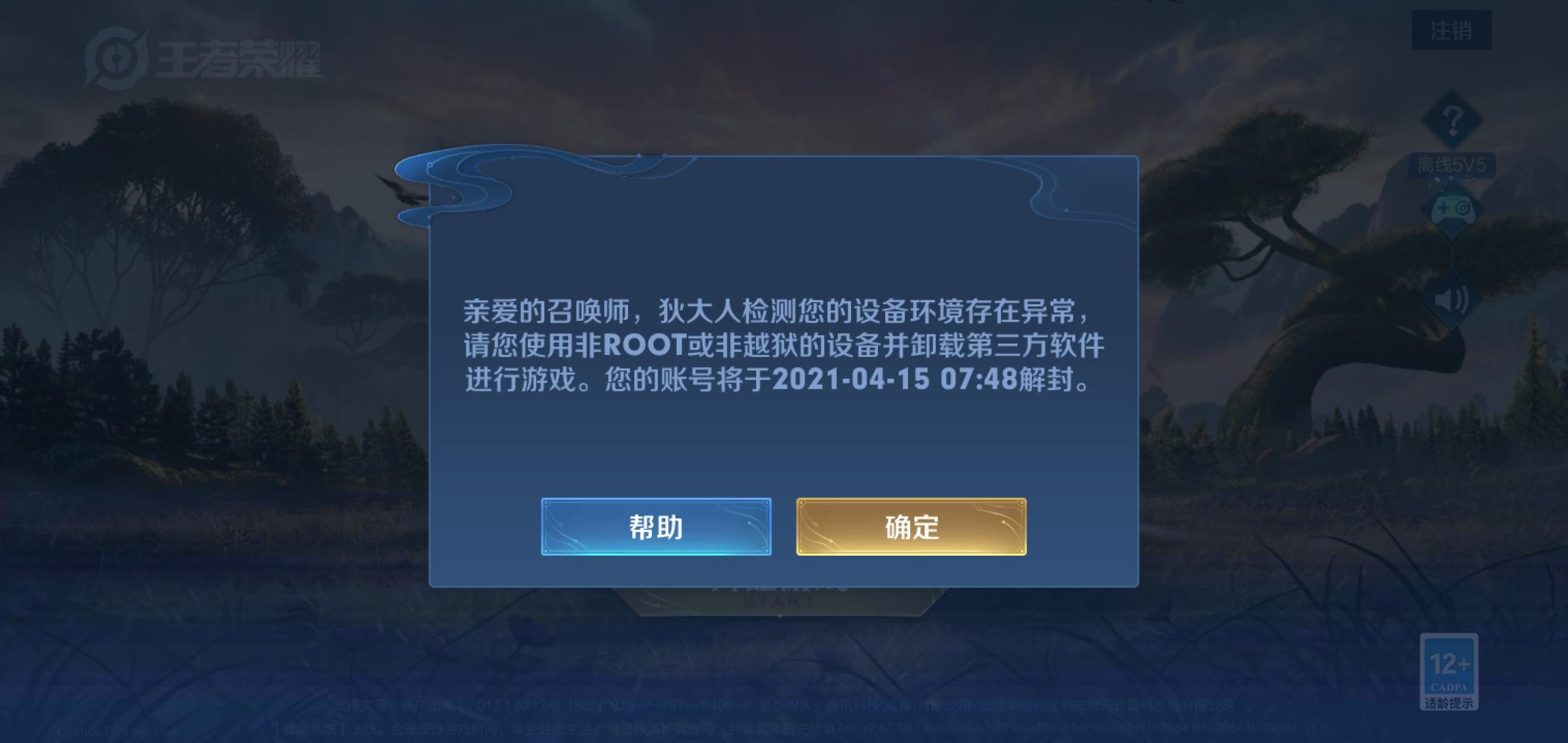Select the 确定 golden confirm button
Screen dimensions: 1568x743
pyautogui.click(x=911, y=526)
